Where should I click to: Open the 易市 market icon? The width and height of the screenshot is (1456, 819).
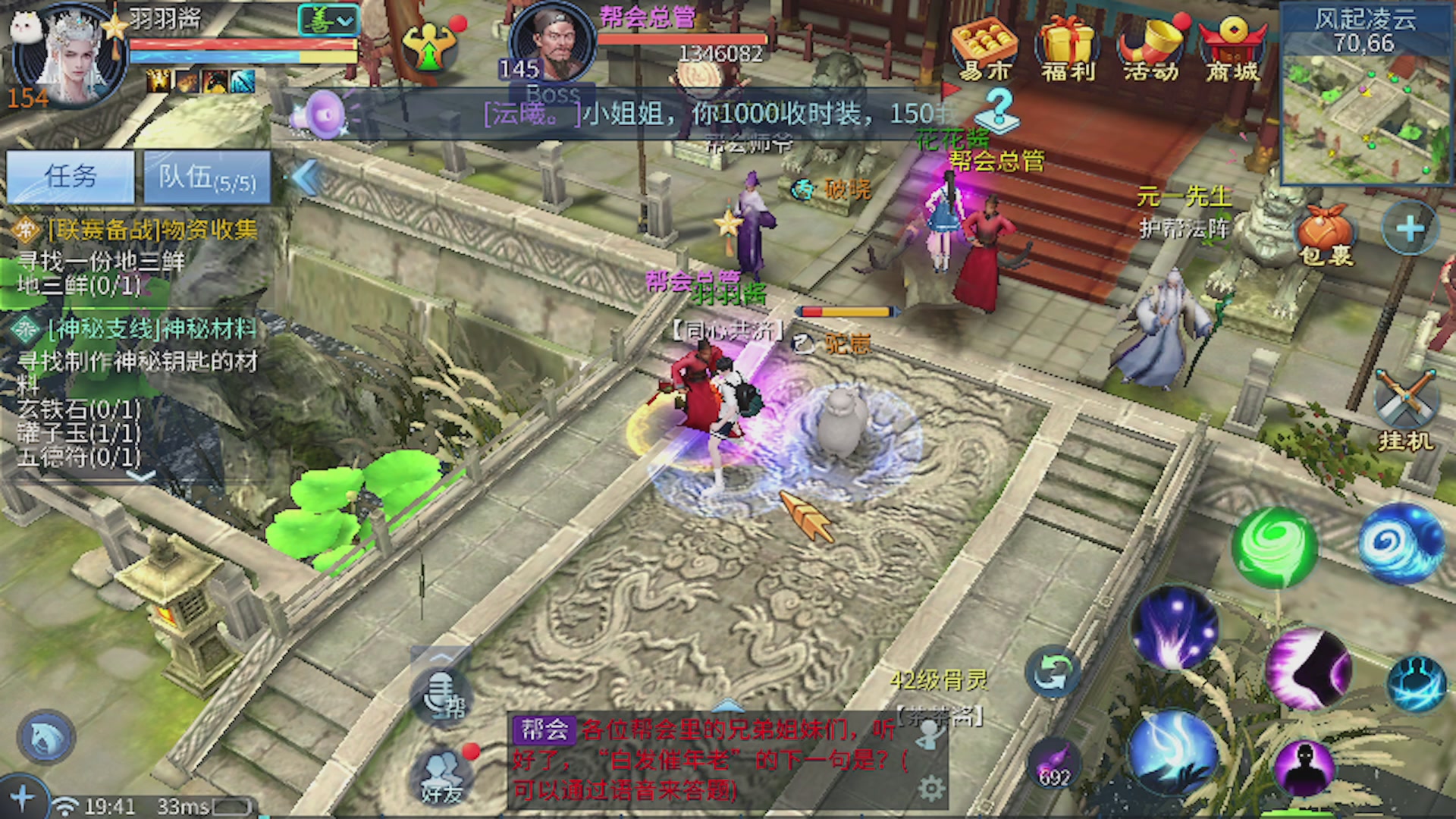tap(984, 50)
